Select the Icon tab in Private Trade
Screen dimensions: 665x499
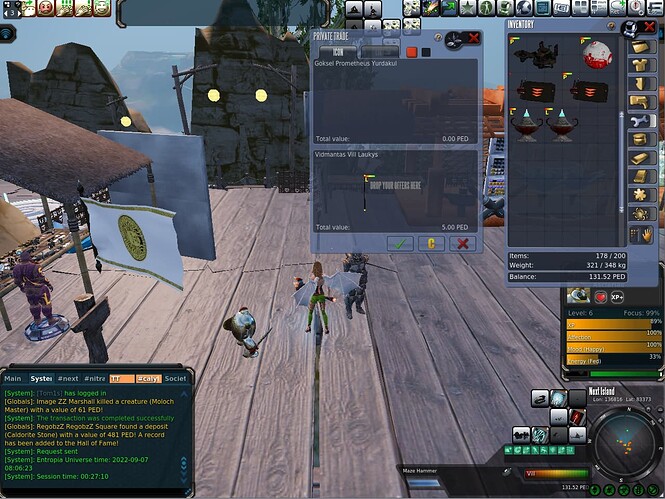pos(337,52)
